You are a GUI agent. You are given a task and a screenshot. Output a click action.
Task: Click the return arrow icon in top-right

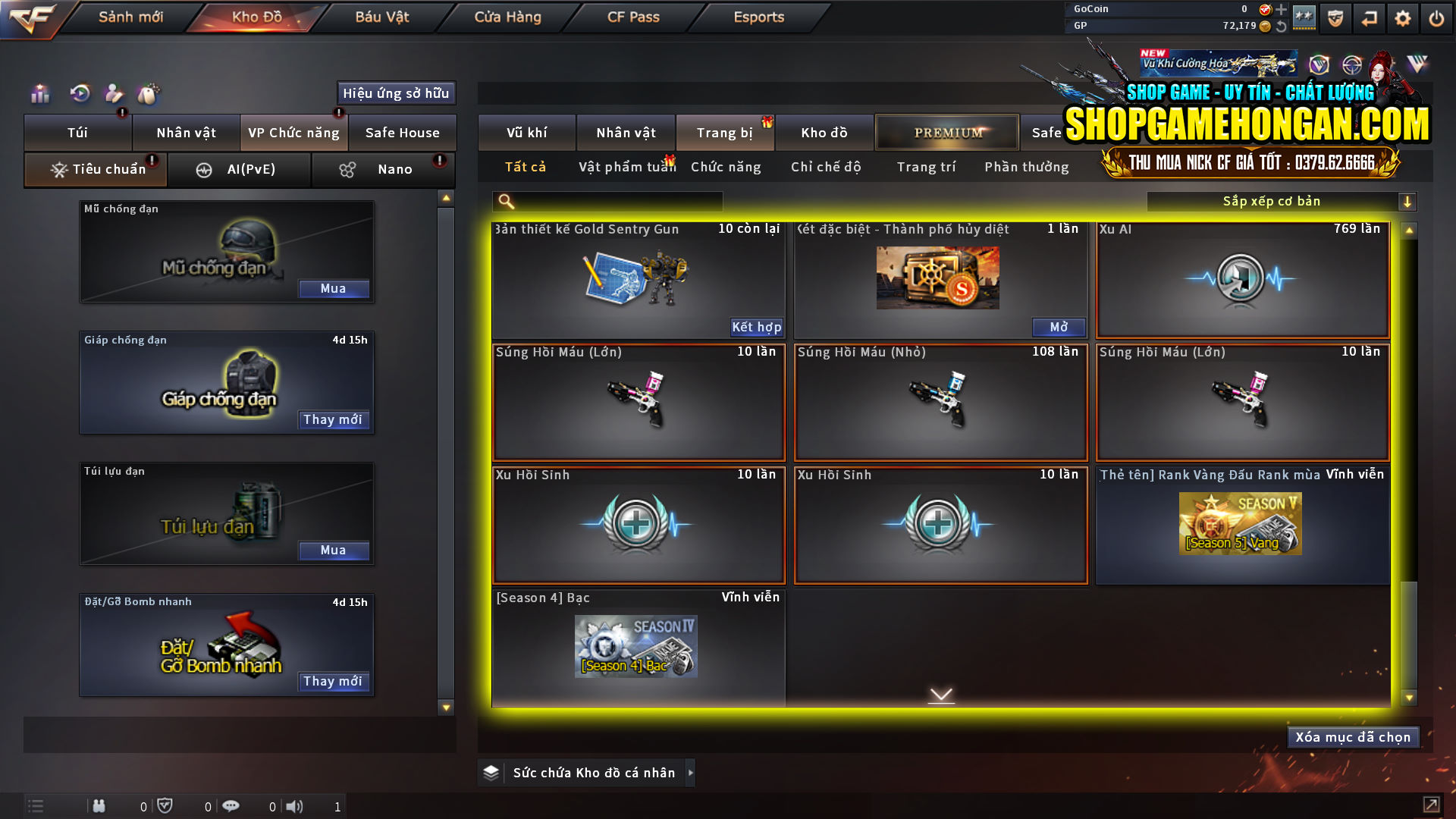(1370, 17)
